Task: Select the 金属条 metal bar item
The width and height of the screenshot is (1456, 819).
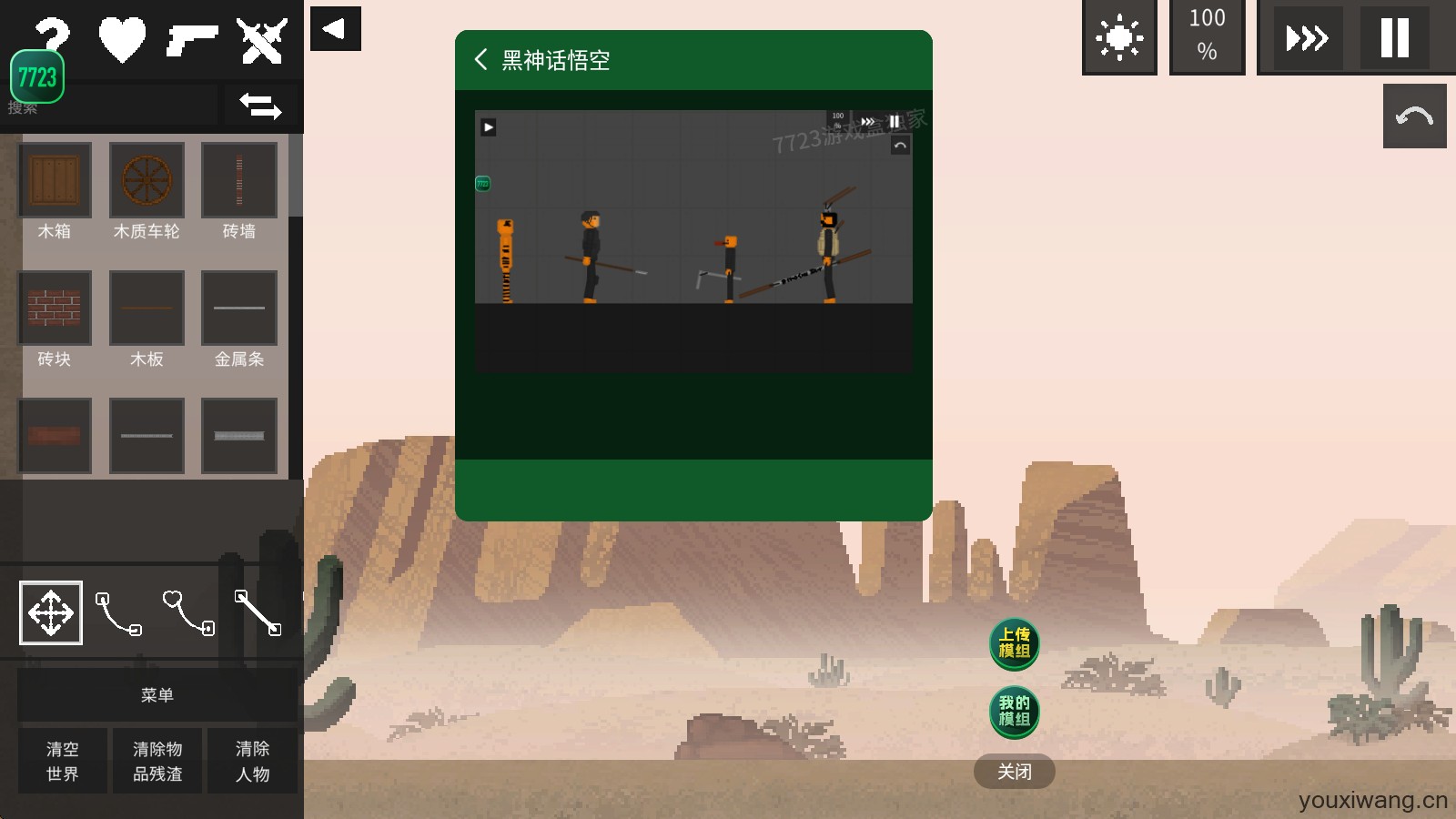Action: (x=238, y=308)
